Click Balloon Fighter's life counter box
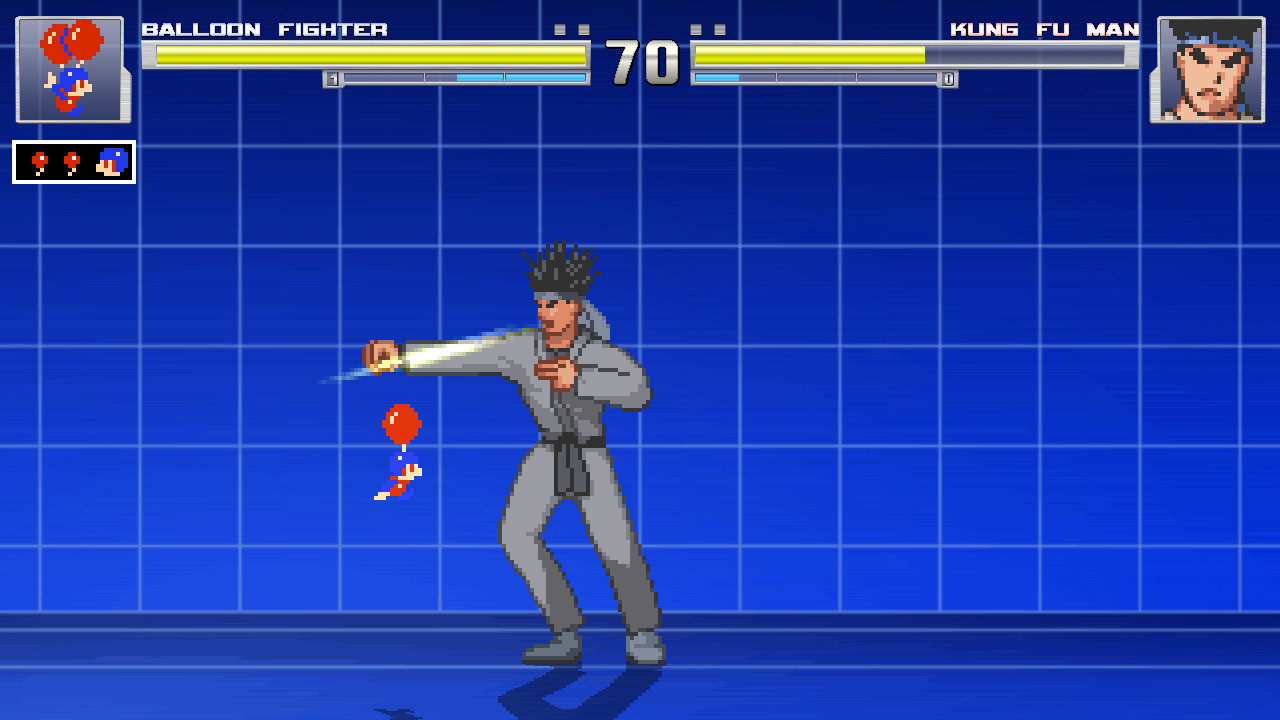Image resolution: width=1280 pixels, height=720 pixels. (x=73, y=162)
